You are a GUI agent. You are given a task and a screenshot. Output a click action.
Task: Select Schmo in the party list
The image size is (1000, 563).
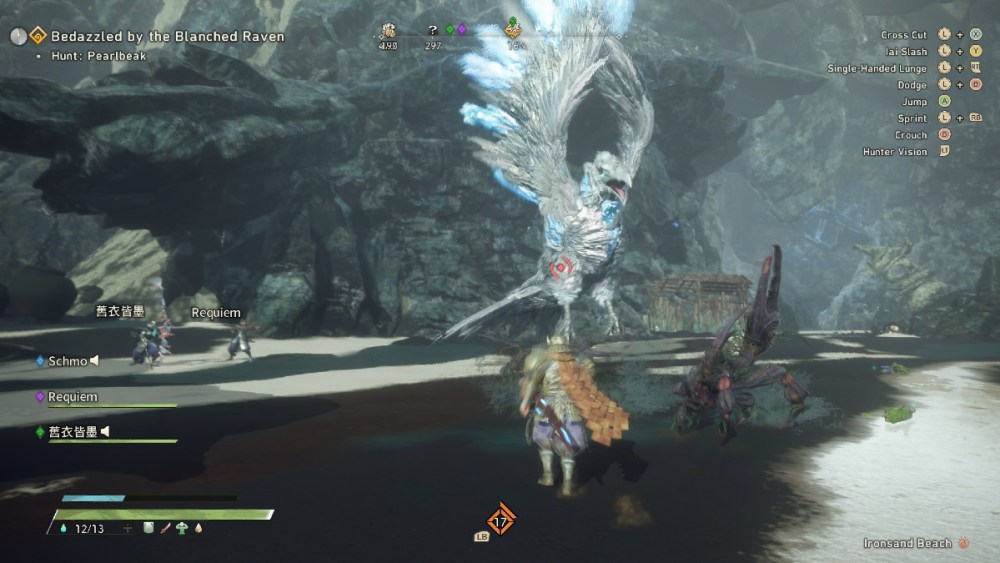pyautogui.click(x=67, y=361)
